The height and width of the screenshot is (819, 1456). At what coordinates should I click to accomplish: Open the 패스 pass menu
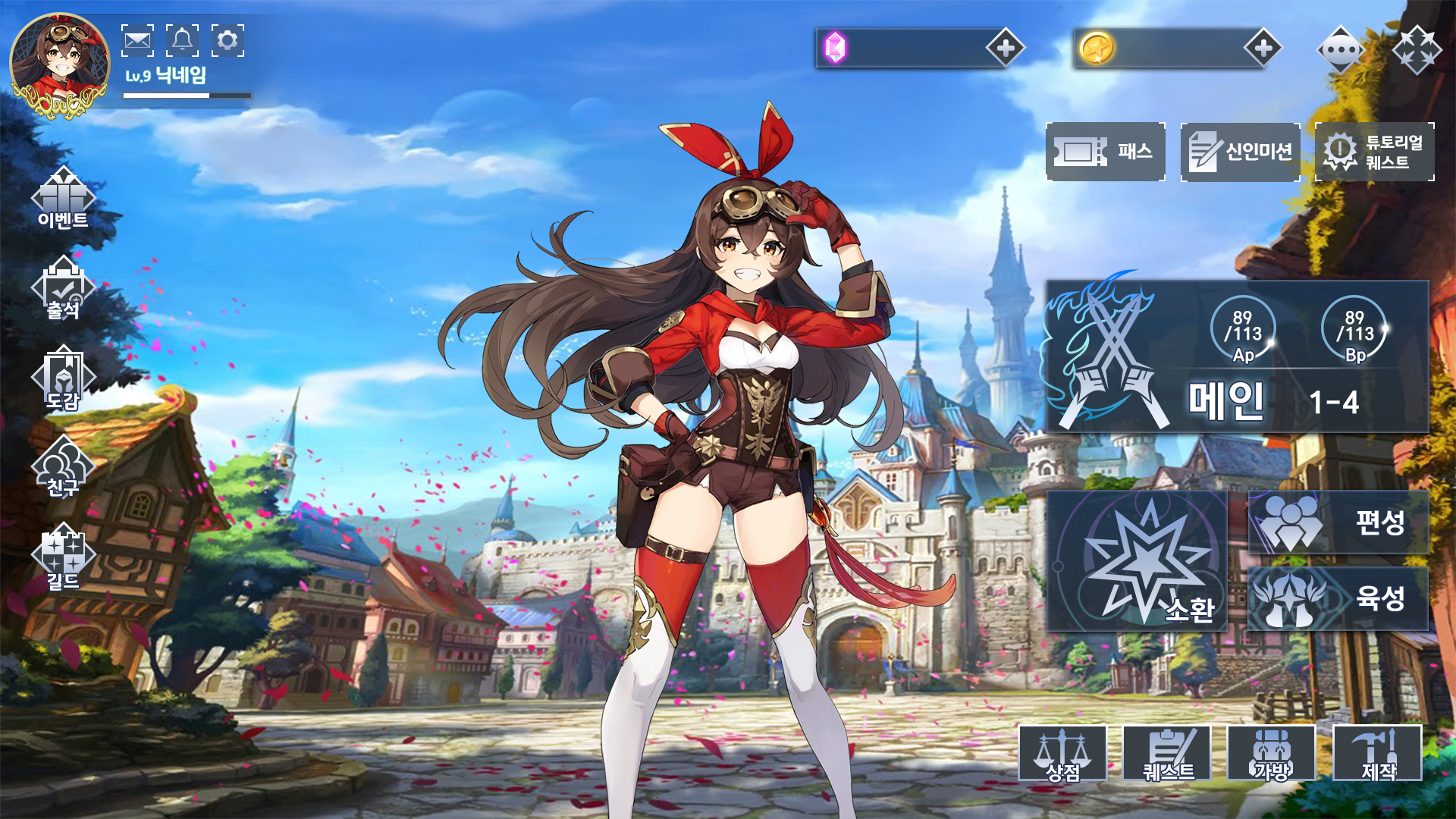1106,152
